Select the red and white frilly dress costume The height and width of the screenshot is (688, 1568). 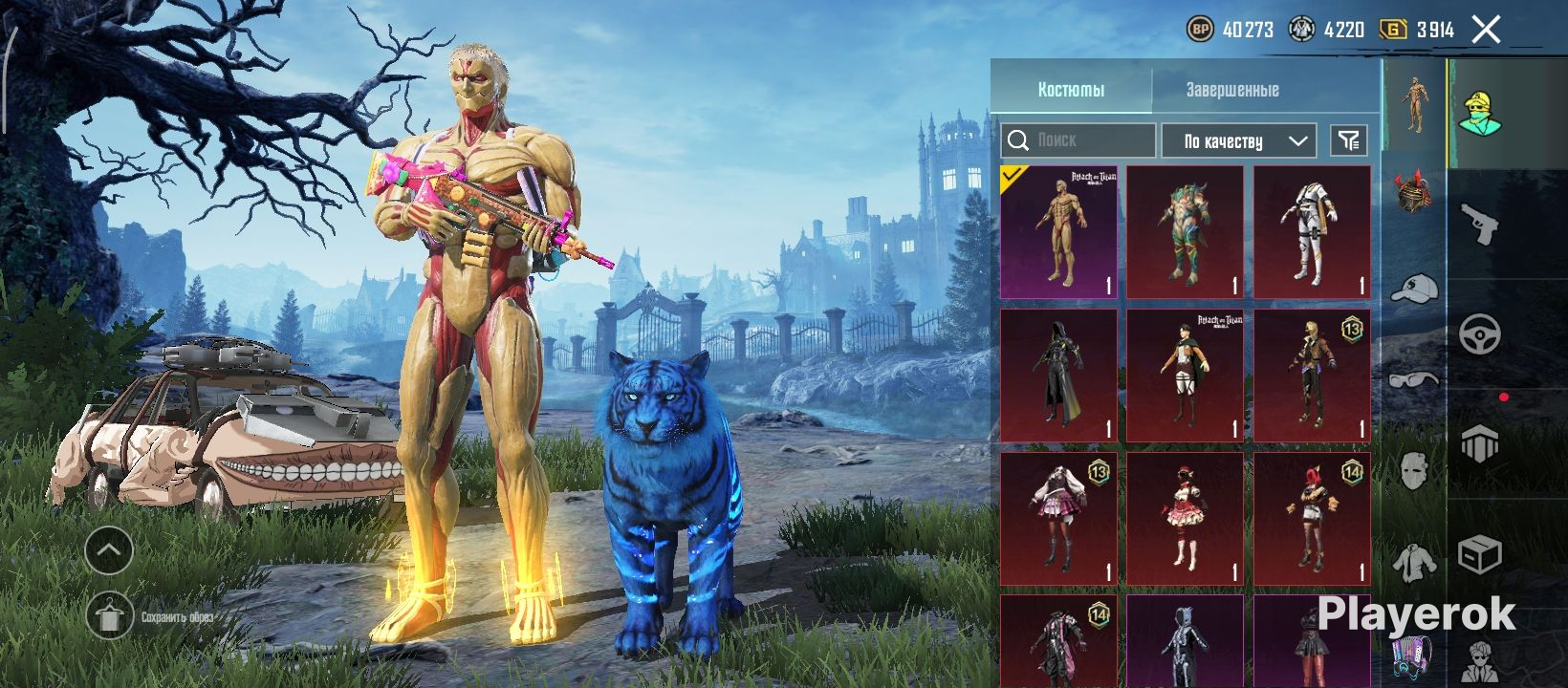[1185, 519]
